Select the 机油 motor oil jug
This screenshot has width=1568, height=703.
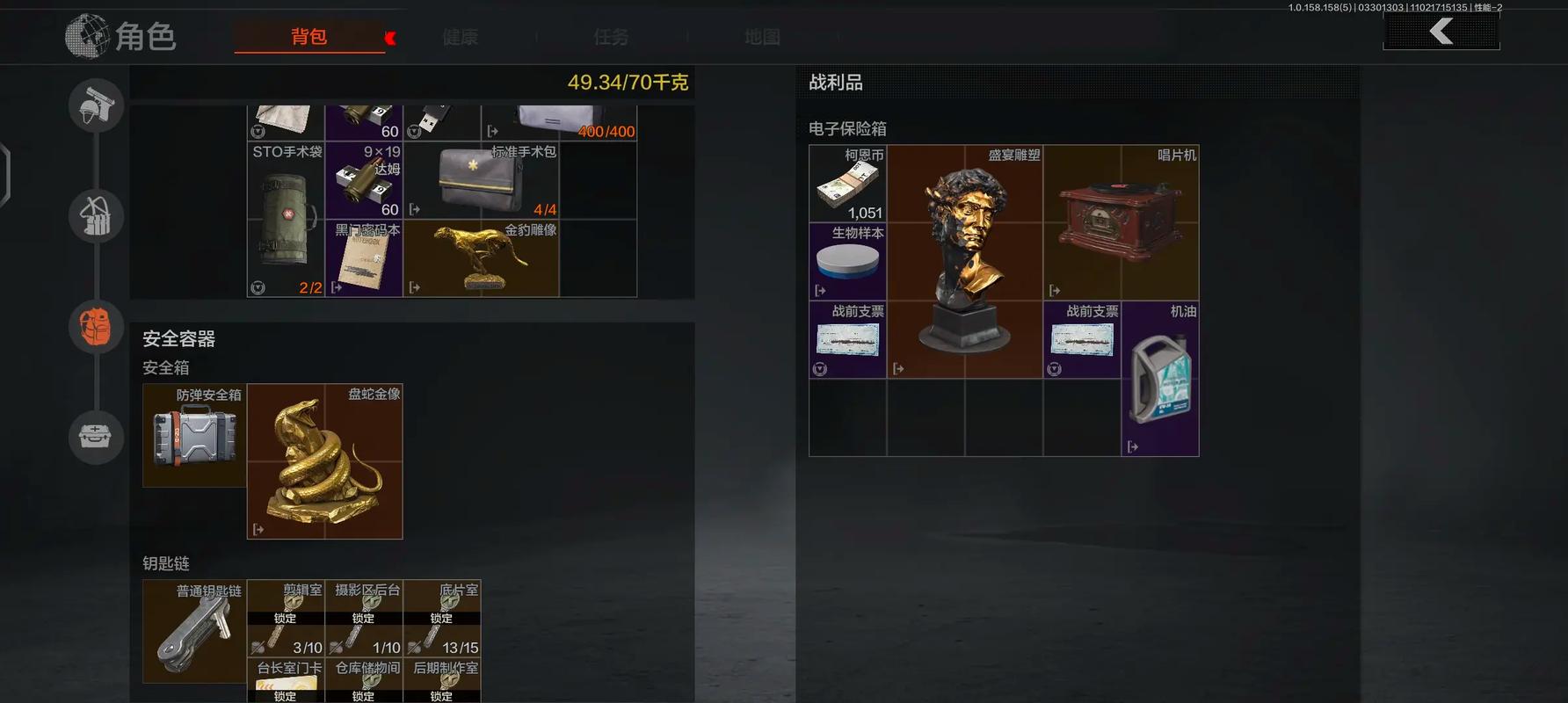click(x=1160, y=379)
